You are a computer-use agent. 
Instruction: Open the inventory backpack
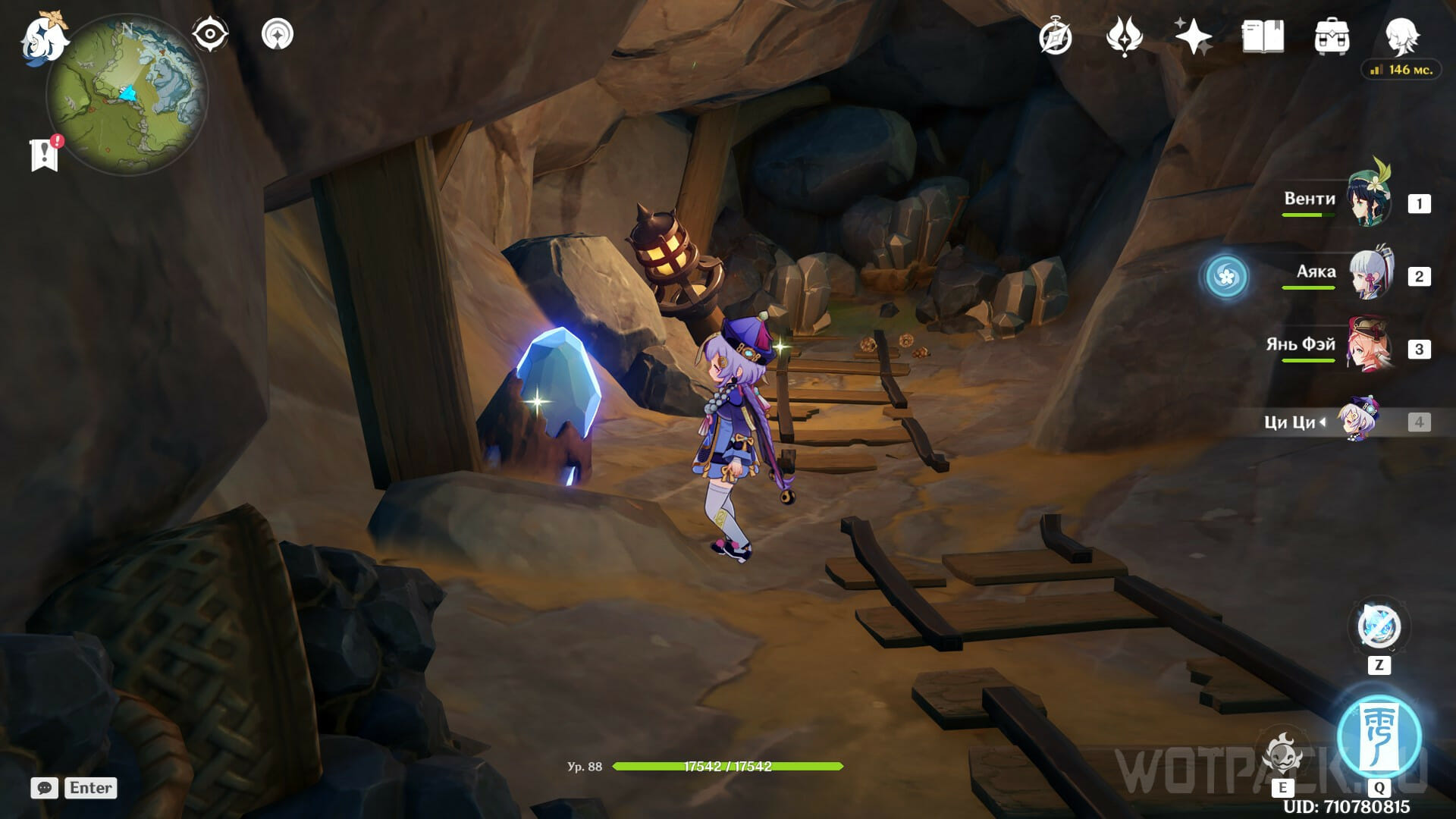pyautogui.click(x=1332, y=36)
